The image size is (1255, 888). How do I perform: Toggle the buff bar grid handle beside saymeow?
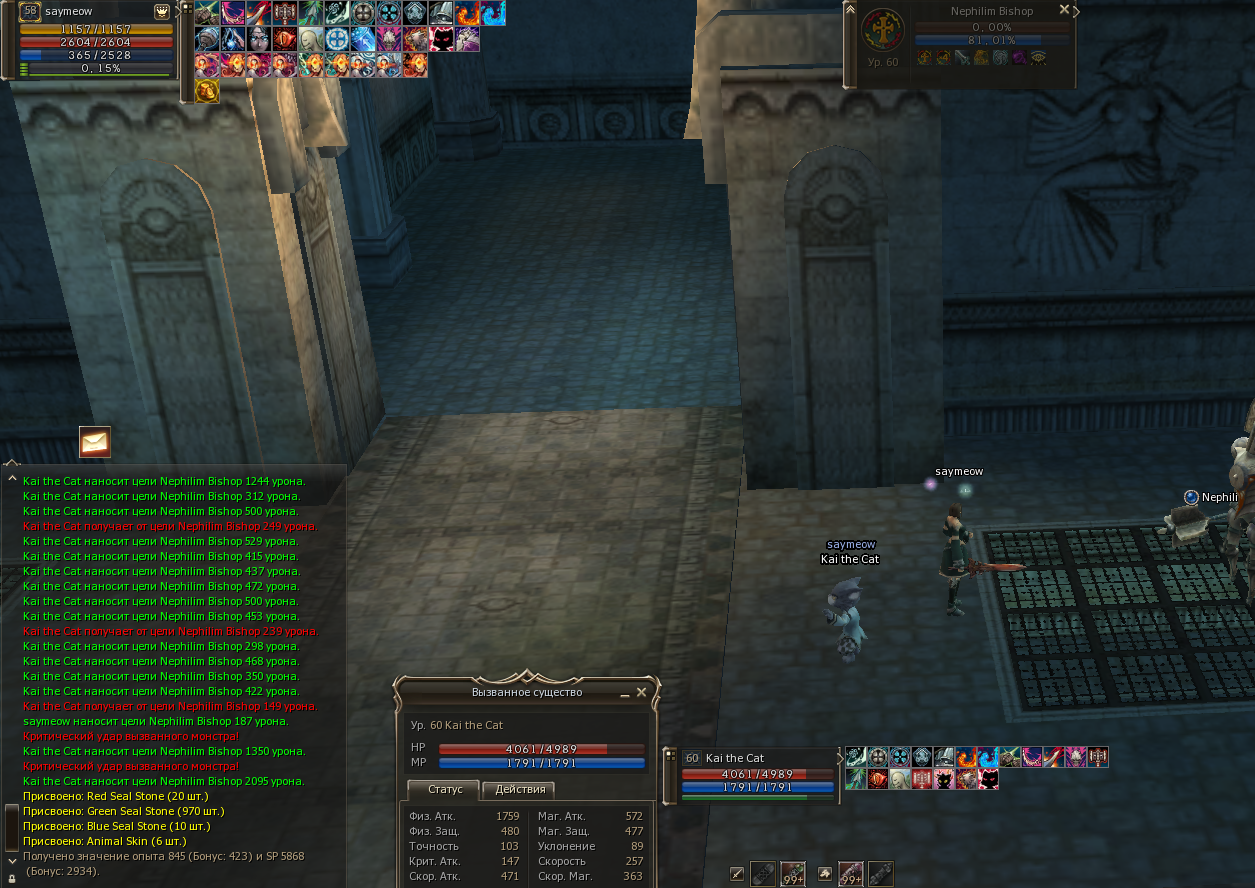click(x=186, y=8)
